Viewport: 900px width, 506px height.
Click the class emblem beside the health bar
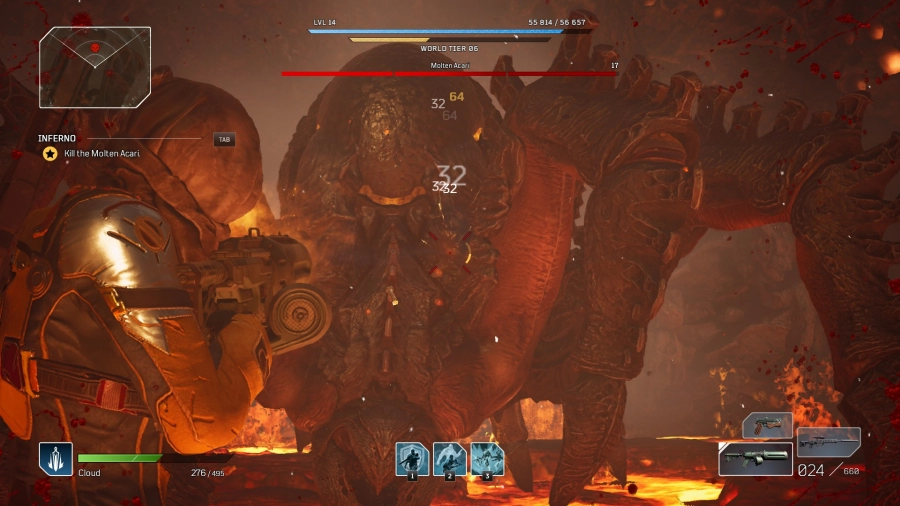pyautogui.click(x=56, y=458)
